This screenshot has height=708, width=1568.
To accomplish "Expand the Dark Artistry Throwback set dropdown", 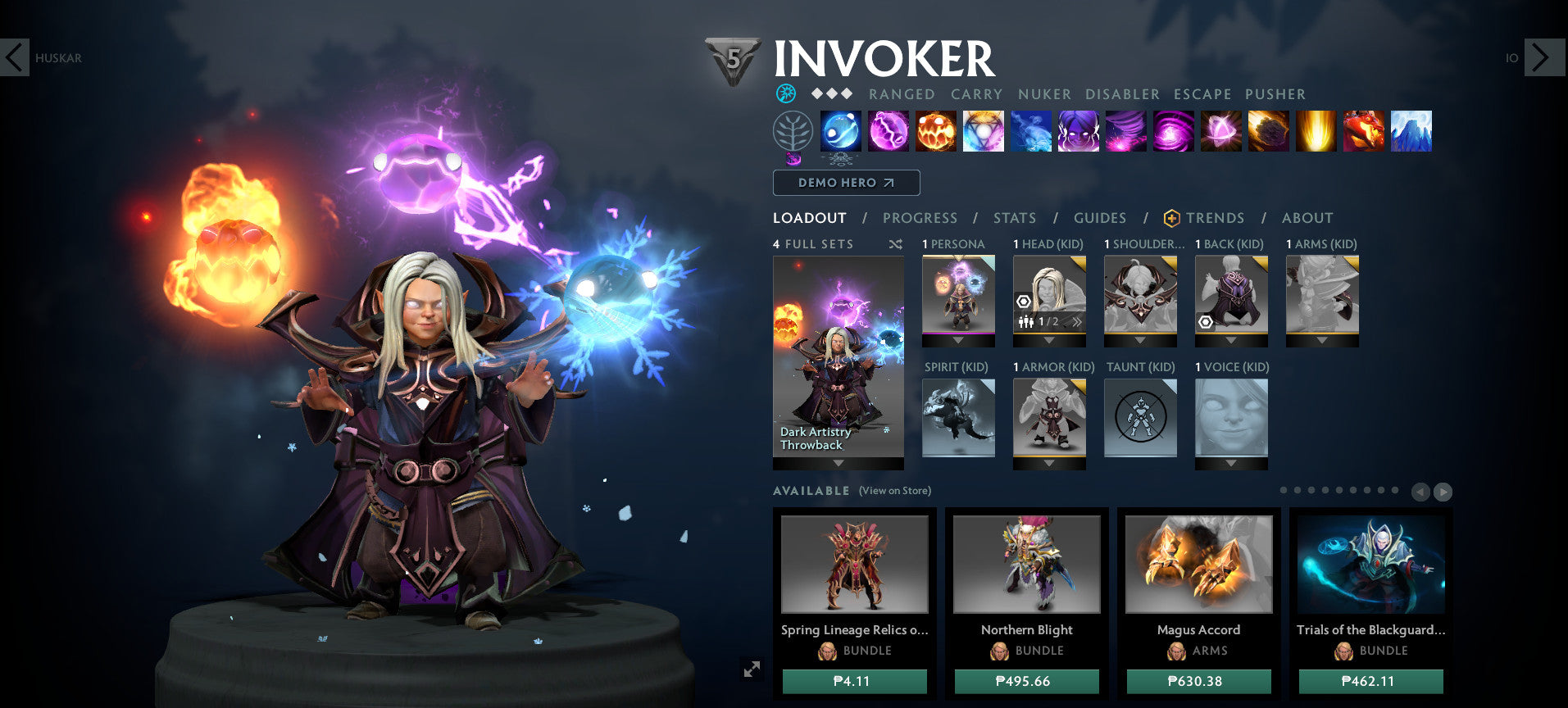I will [838, 463].
